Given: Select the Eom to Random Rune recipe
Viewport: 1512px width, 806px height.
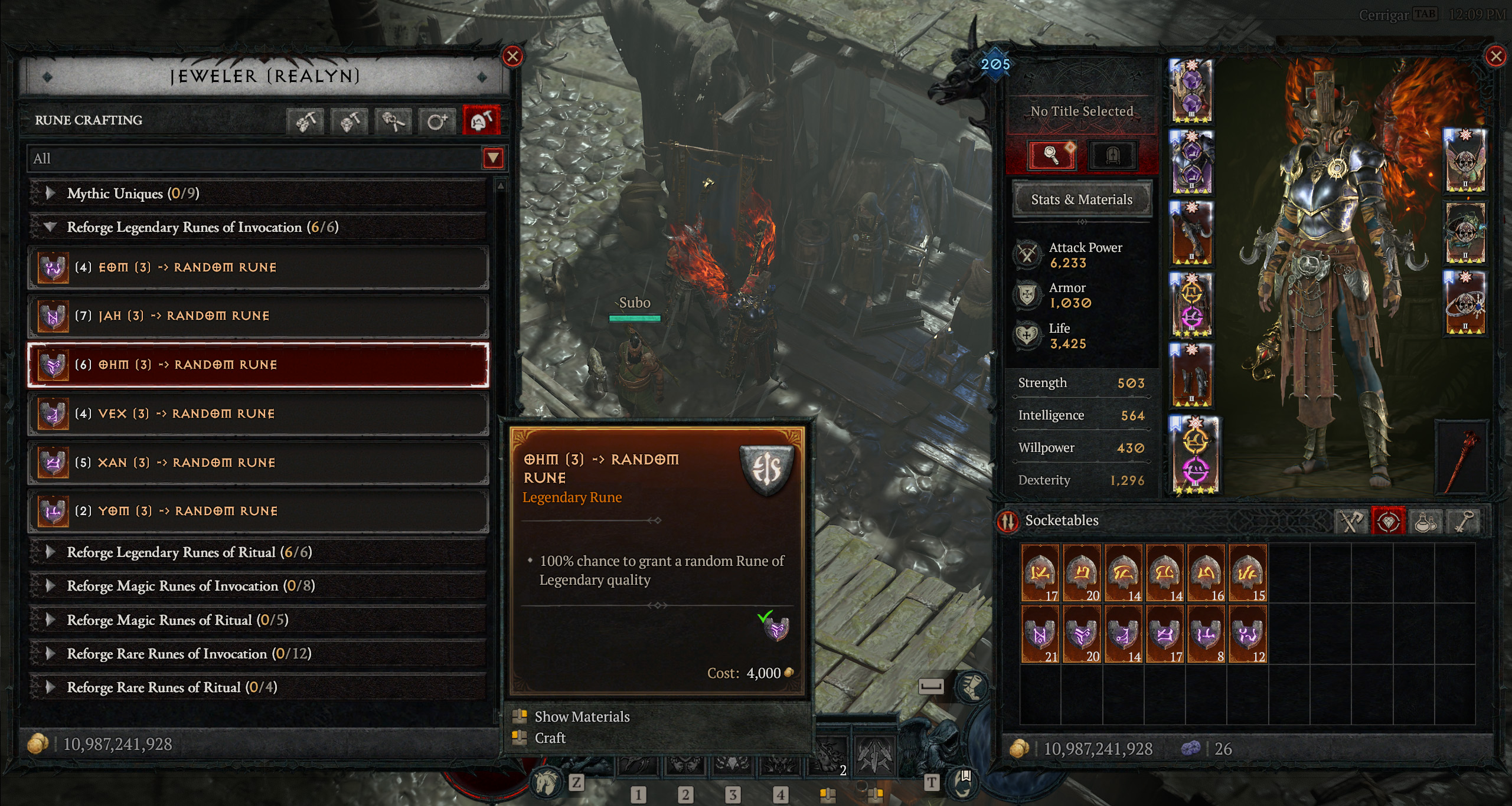Looking at the screenshot, I should [258, 267].
